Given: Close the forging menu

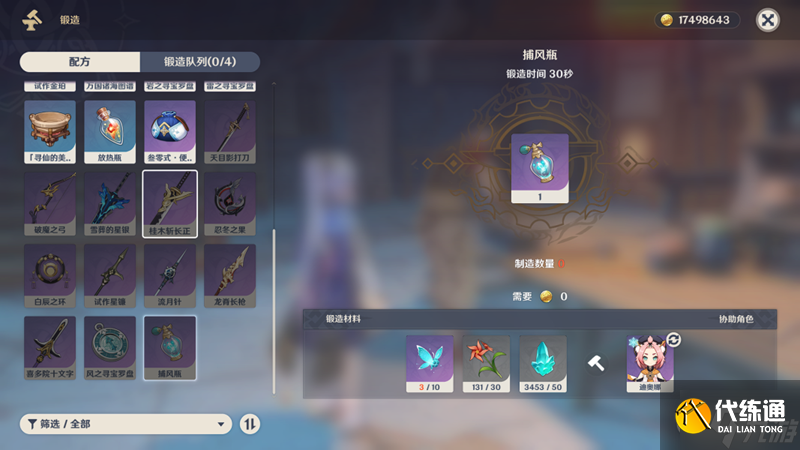Looking at the screenshot, I should click(767, 20).
